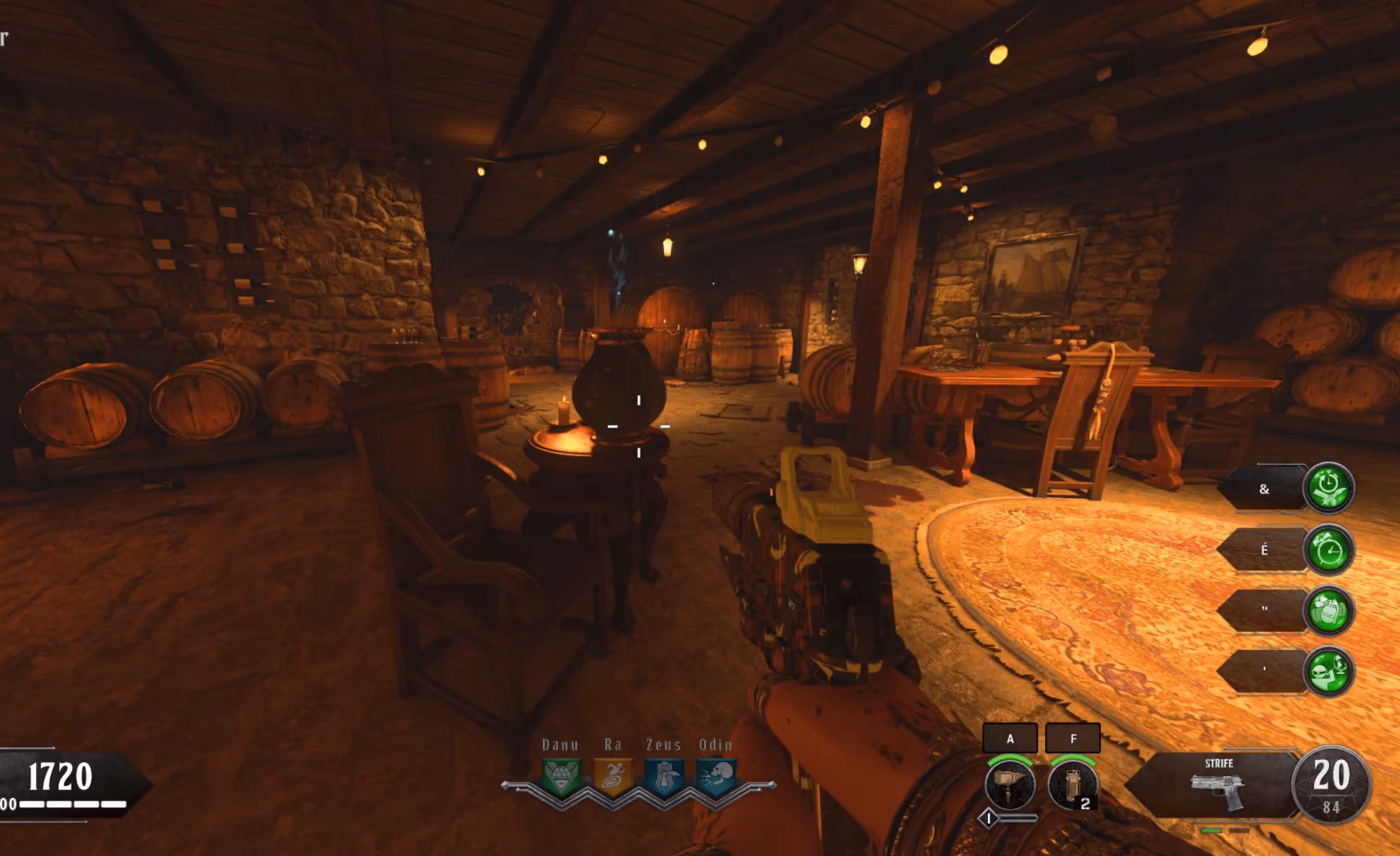This screenshot has width=1400, height=856.
Task: Activate the stopwatch-with-wings elixir
Action: click(x=1328, y=488)
